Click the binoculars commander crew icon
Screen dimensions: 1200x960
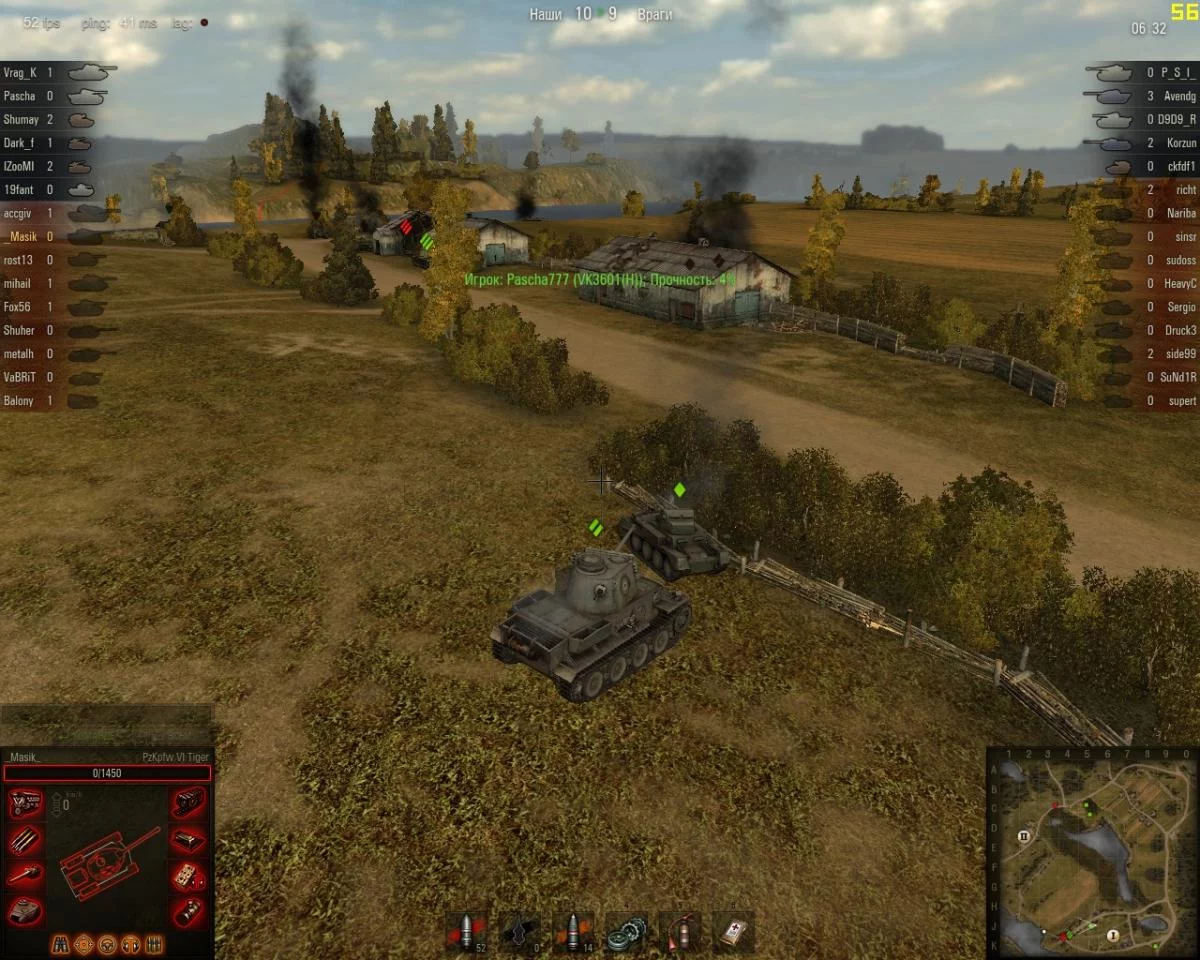point(61,944)
